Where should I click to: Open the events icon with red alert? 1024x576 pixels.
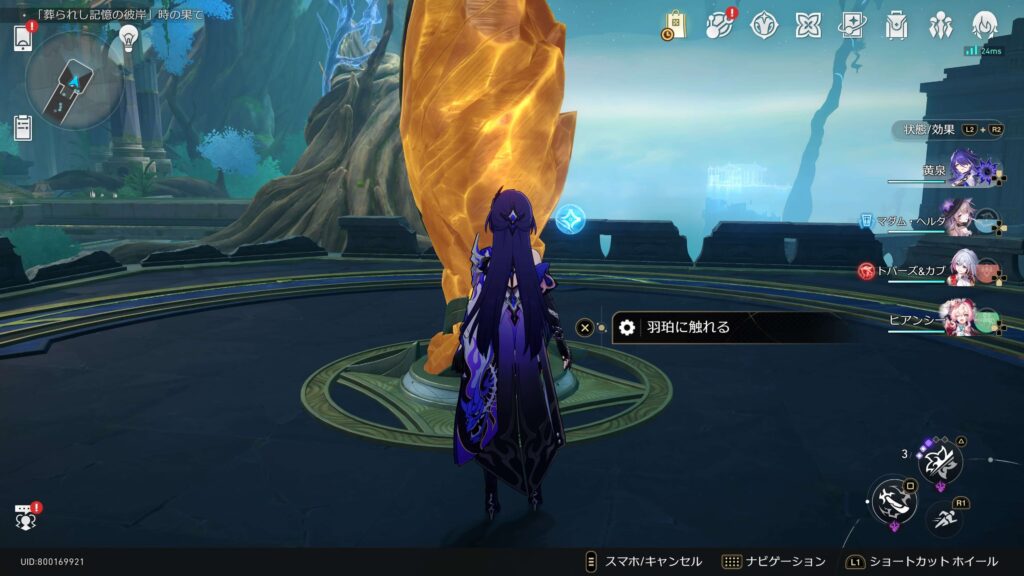pos(718,25)
